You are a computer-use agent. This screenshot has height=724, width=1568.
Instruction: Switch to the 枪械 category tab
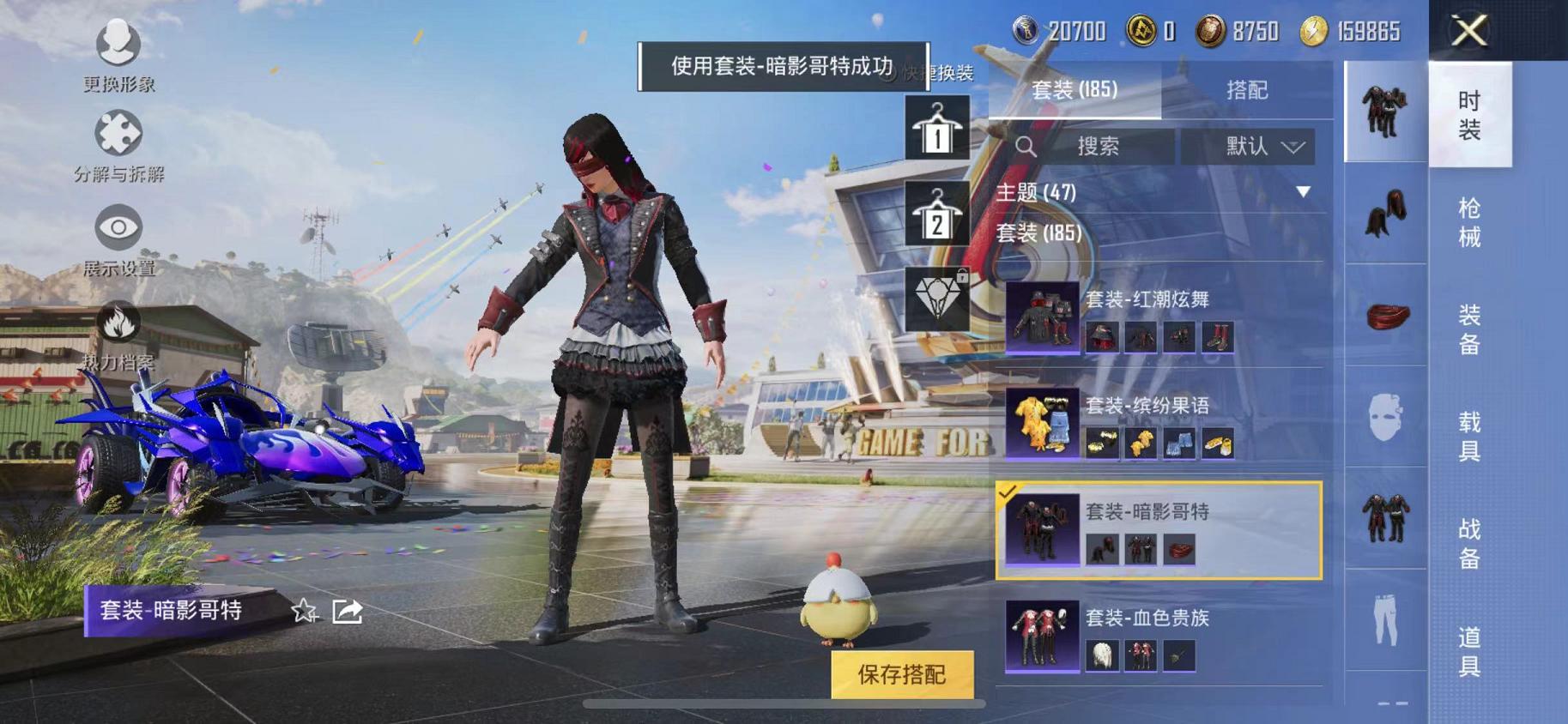(1469, 221)
